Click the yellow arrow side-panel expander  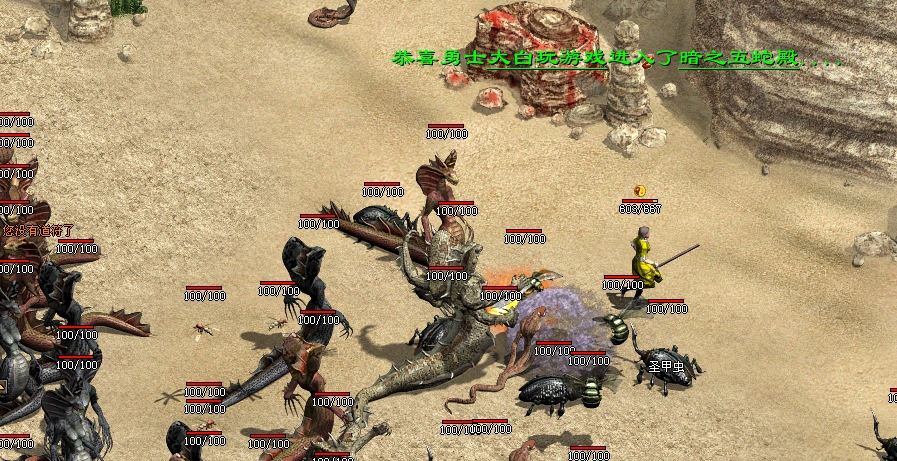click(x=3, y=385)
